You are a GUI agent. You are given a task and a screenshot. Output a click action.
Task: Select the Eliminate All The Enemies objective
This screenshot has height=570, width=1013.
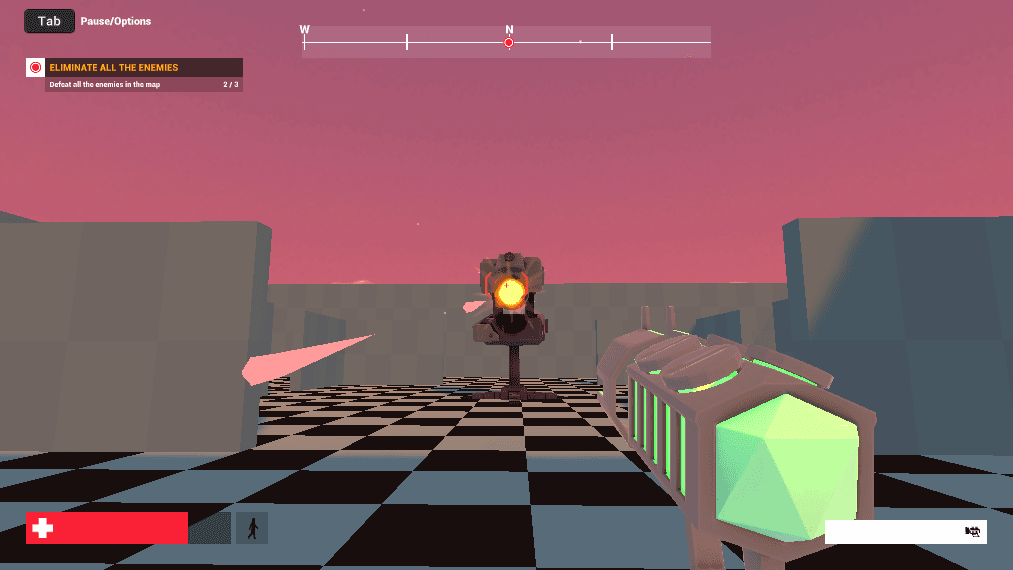pyautogui.click(x=113, y=68)
